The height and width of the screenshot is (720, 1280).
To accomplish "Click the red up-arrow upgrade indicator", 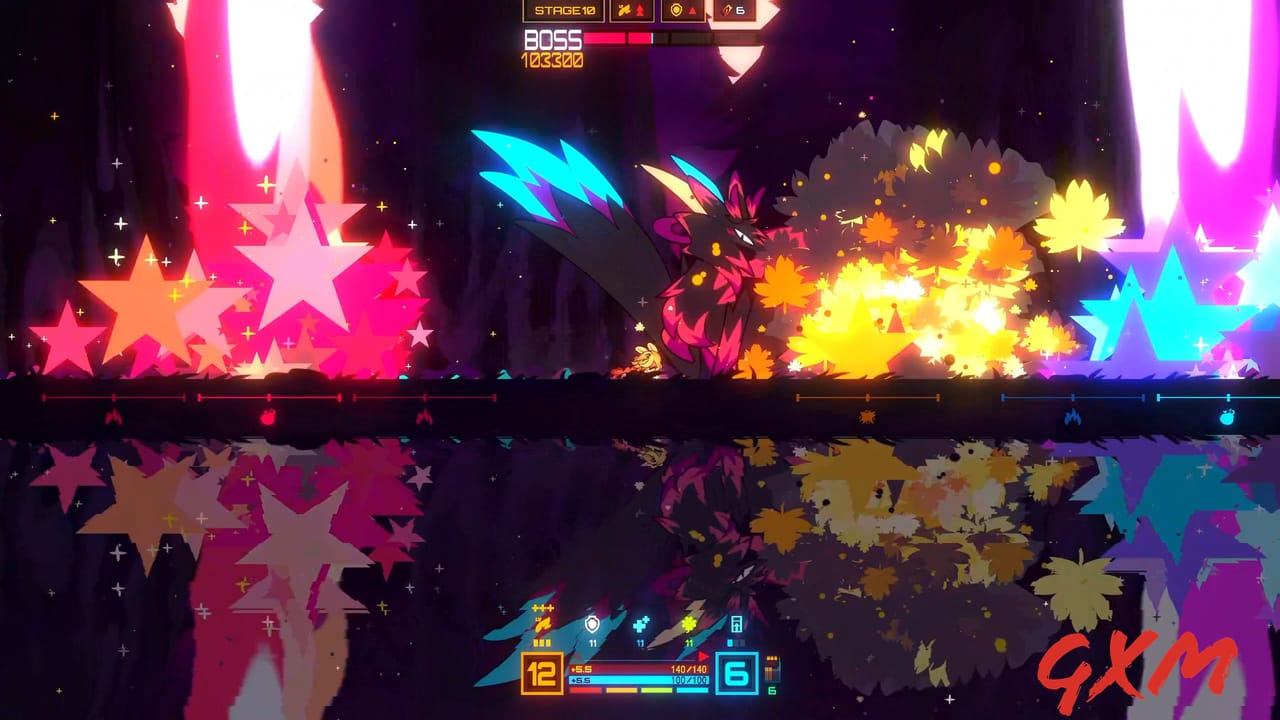I will pyautogui.click(x=640, y=11).
